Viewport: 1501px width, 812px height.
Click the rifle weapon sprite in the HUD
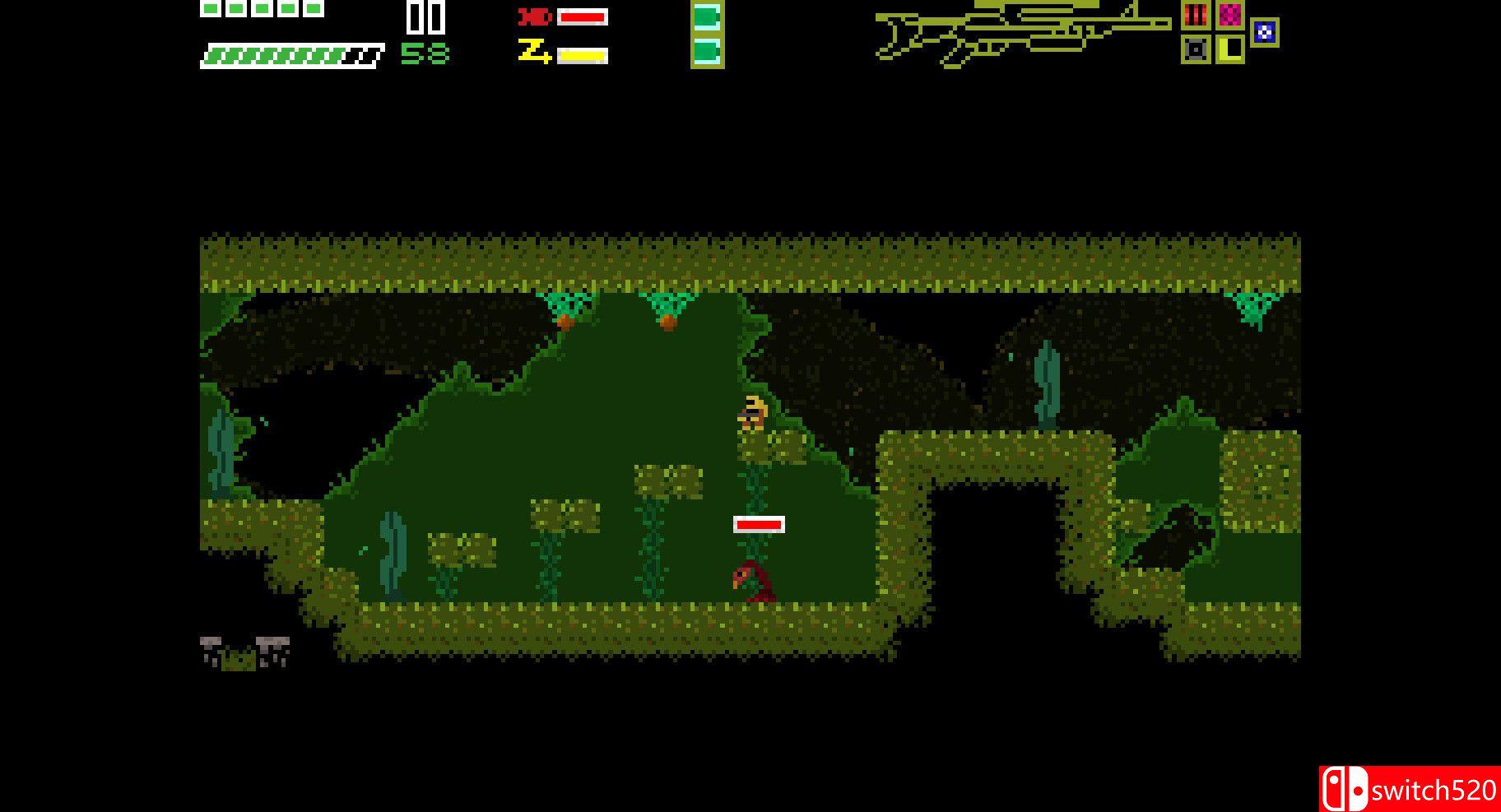(x=1020, y=37)
